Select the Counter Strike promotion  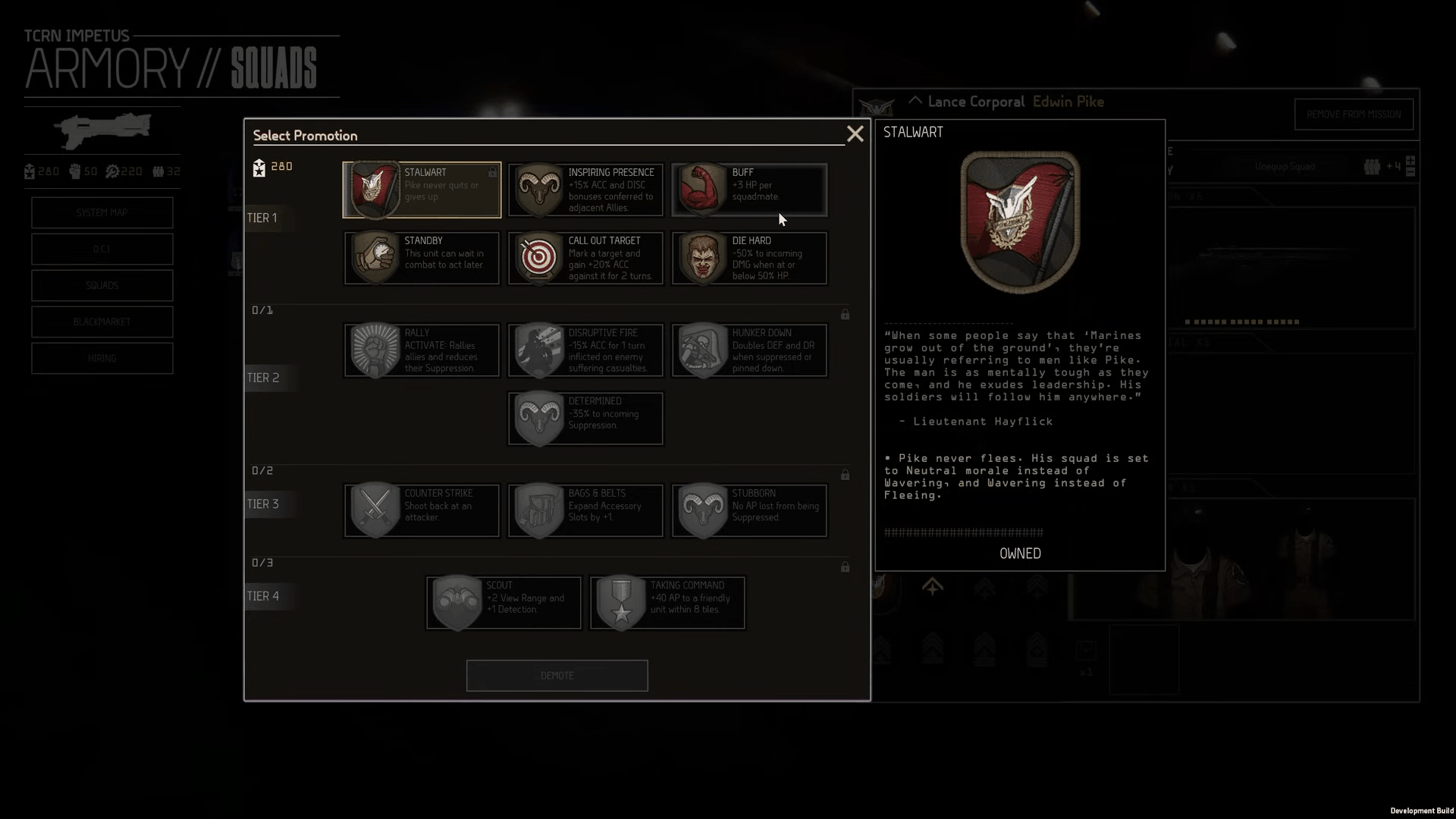(x=422, y=510)
